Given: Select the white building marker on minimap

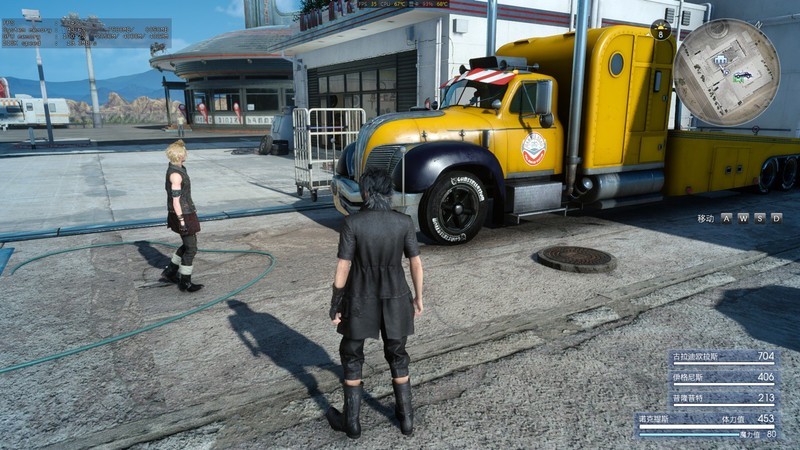Looking at the screenshot, I should [721, 61].
